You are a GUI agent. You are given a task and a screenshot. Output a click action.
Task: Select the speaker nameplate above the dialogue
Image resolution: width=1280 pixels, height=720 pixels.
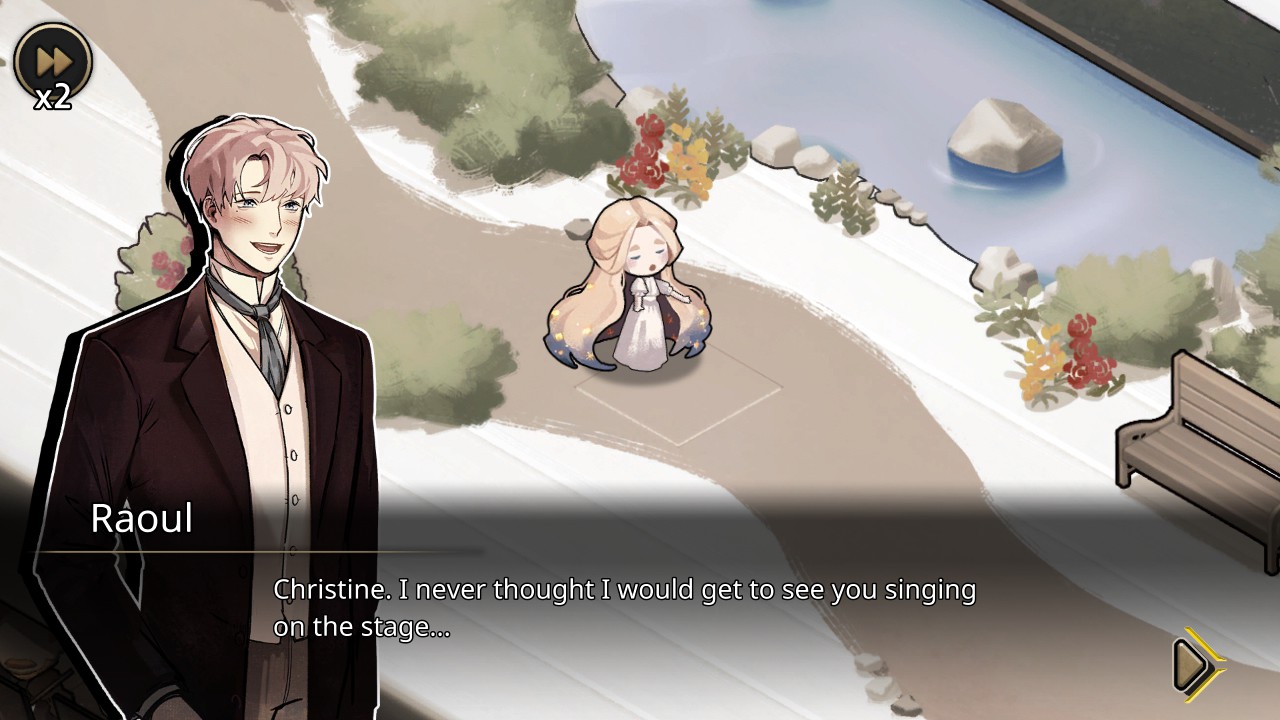[x=141, y=519]
